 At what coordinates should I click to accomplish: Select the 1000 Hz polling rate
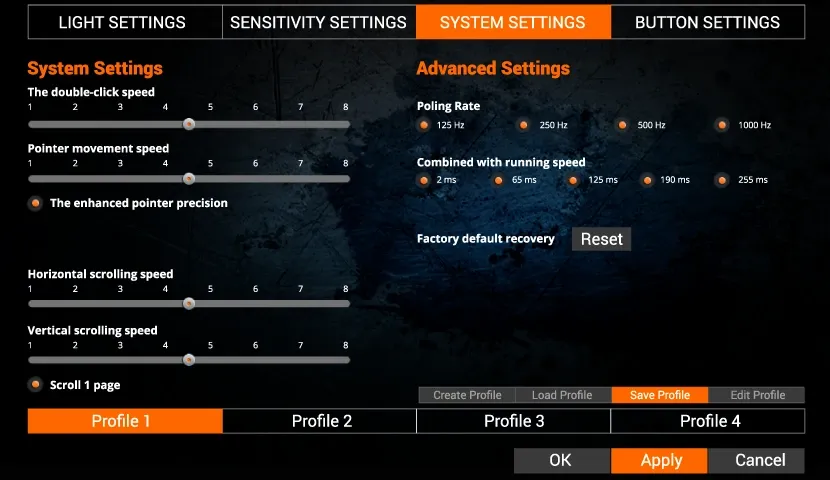coord(721,125)
